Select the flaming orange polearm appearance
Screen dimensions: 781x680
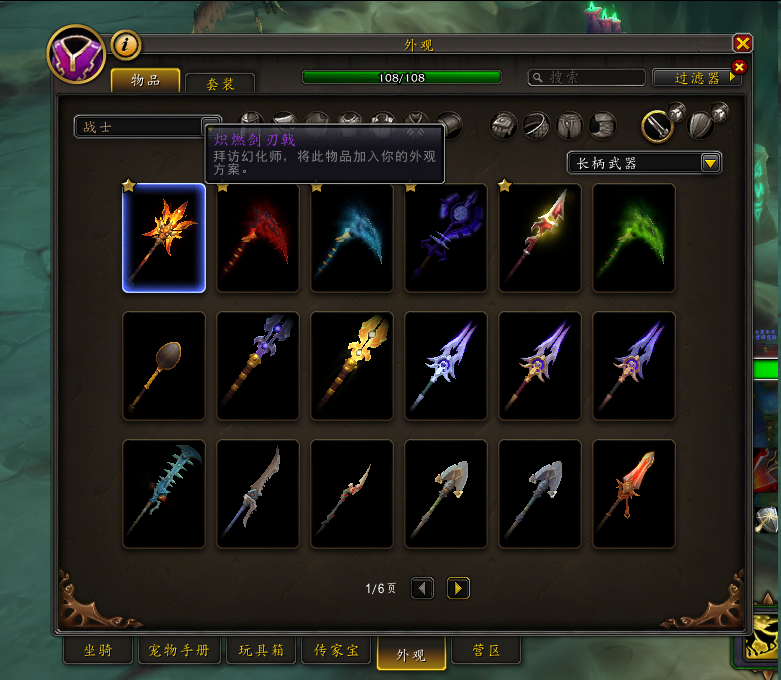click(164, 238)
